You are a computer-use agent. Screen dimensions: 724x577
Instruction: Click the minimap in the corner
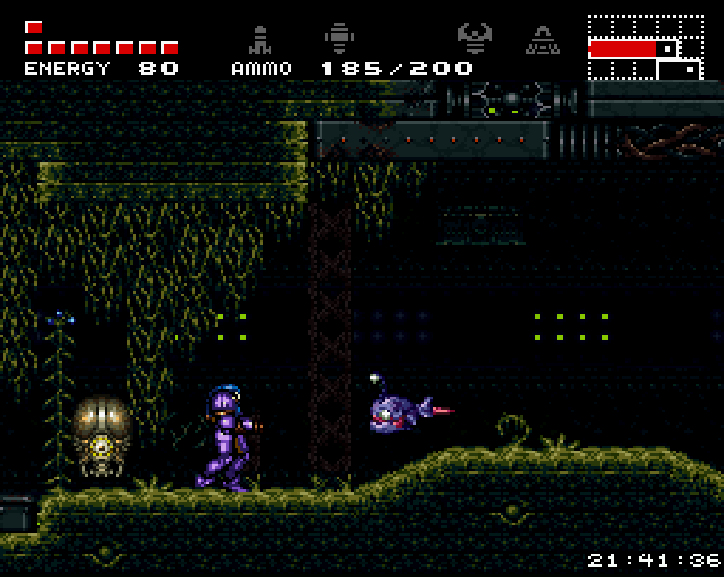click(645, 47)
